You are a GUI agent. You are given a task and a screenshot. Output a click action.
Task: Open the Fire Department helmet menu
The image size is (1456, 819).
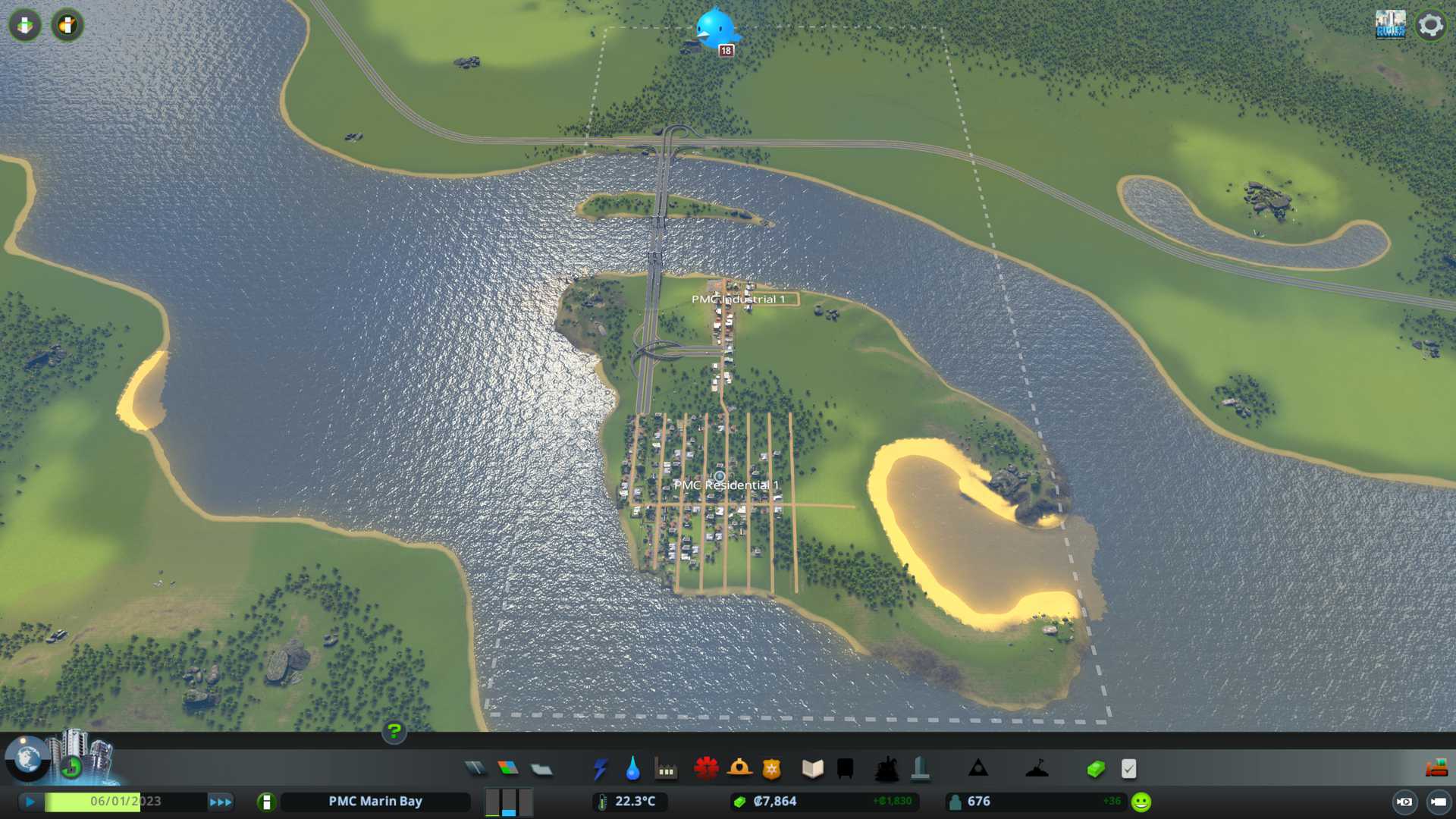tap(739, 769)
